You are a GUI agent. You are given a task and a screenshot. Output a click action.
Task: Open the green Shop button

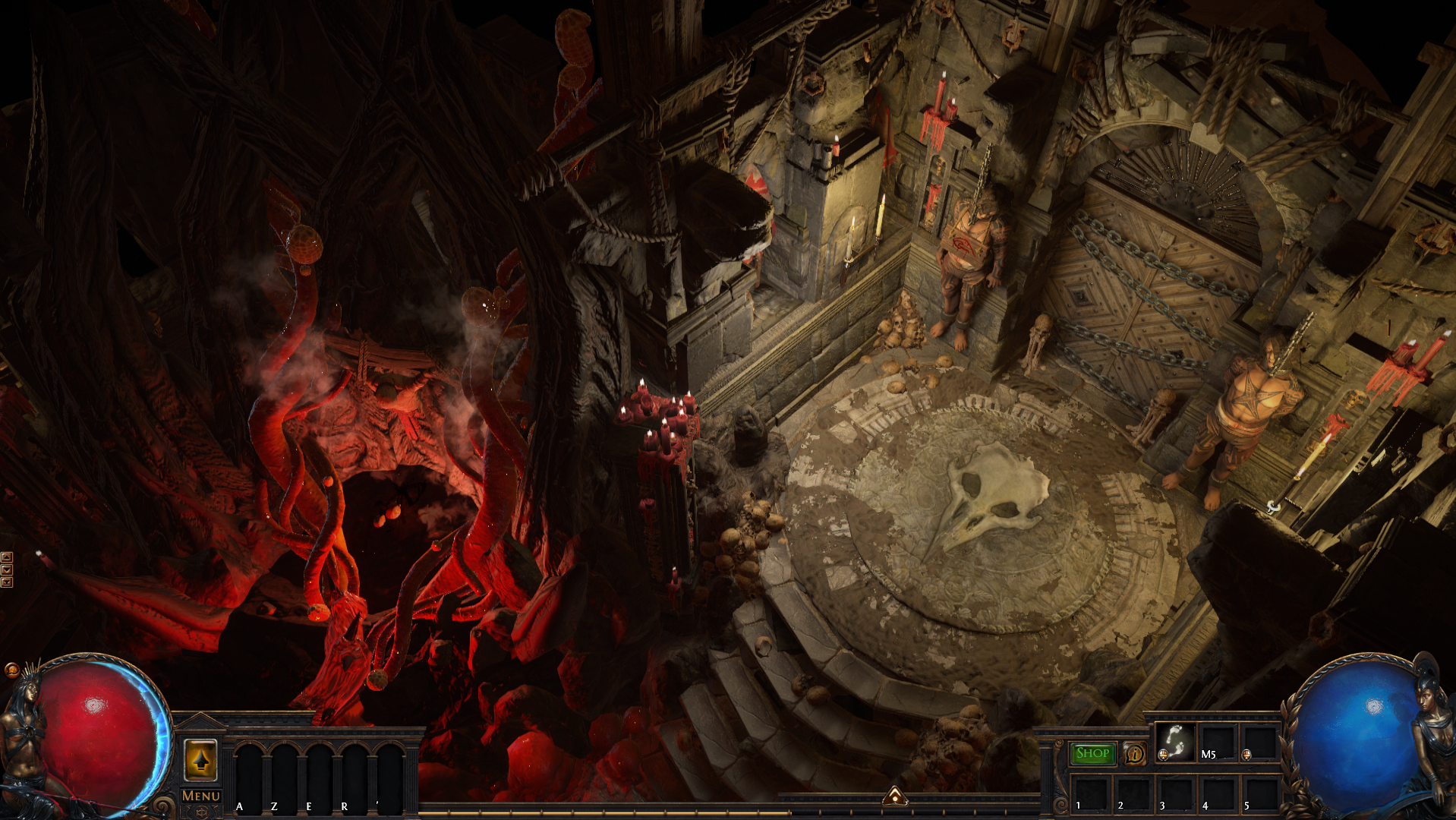(x=1092, y=753)
